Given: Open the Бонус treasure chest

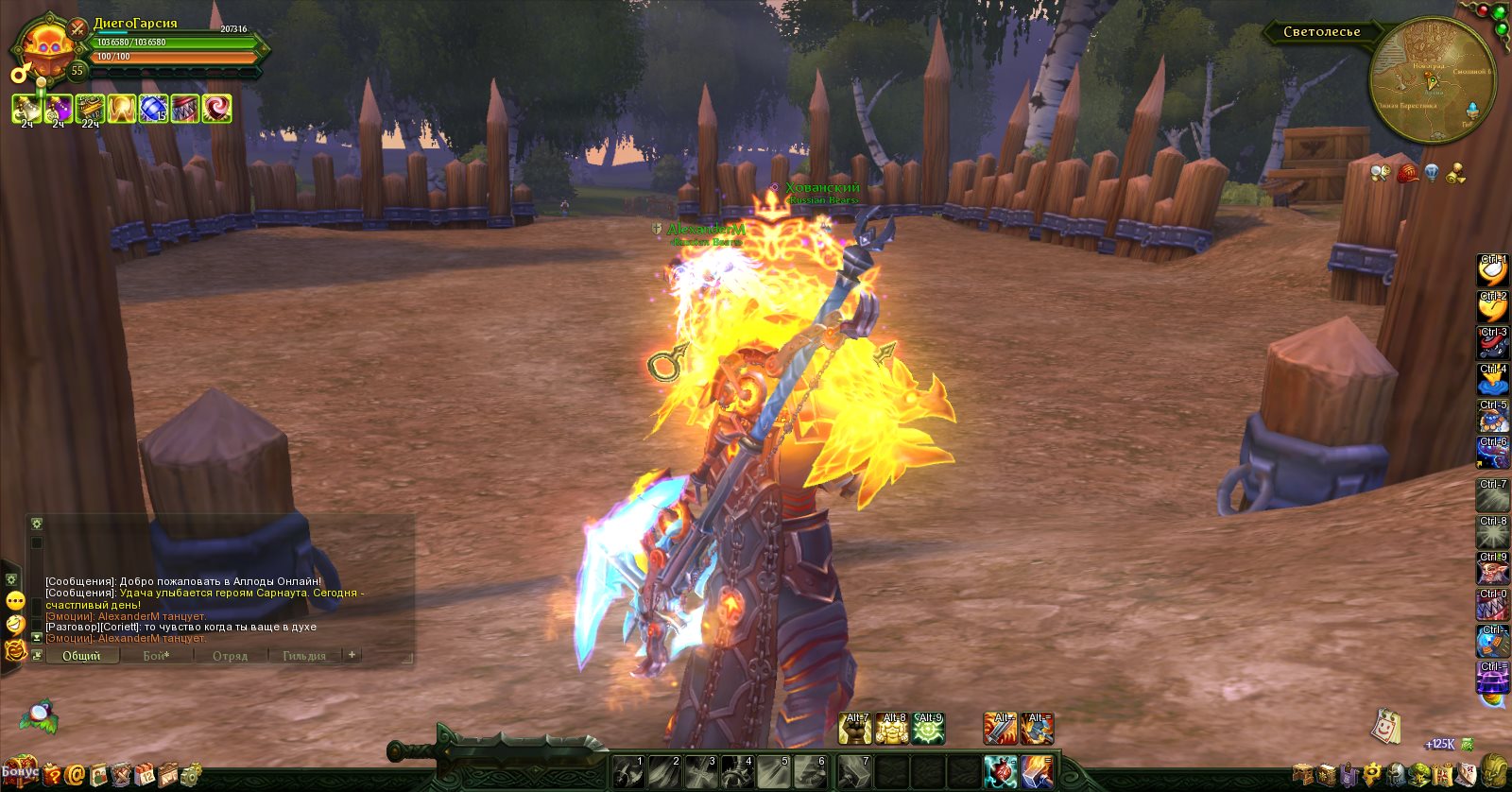Looking at the screenshot, I should point(19,772).
